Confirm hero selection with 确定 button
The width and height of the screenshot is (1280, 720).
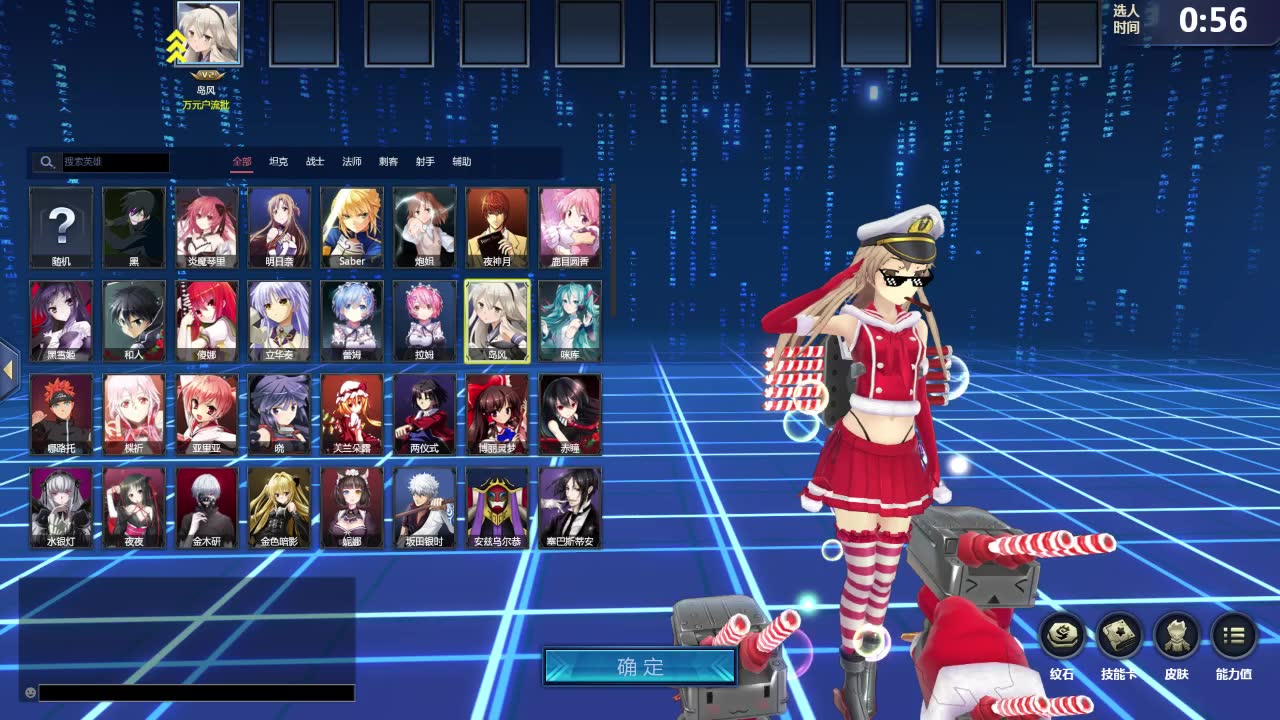[x=640, y=667]
